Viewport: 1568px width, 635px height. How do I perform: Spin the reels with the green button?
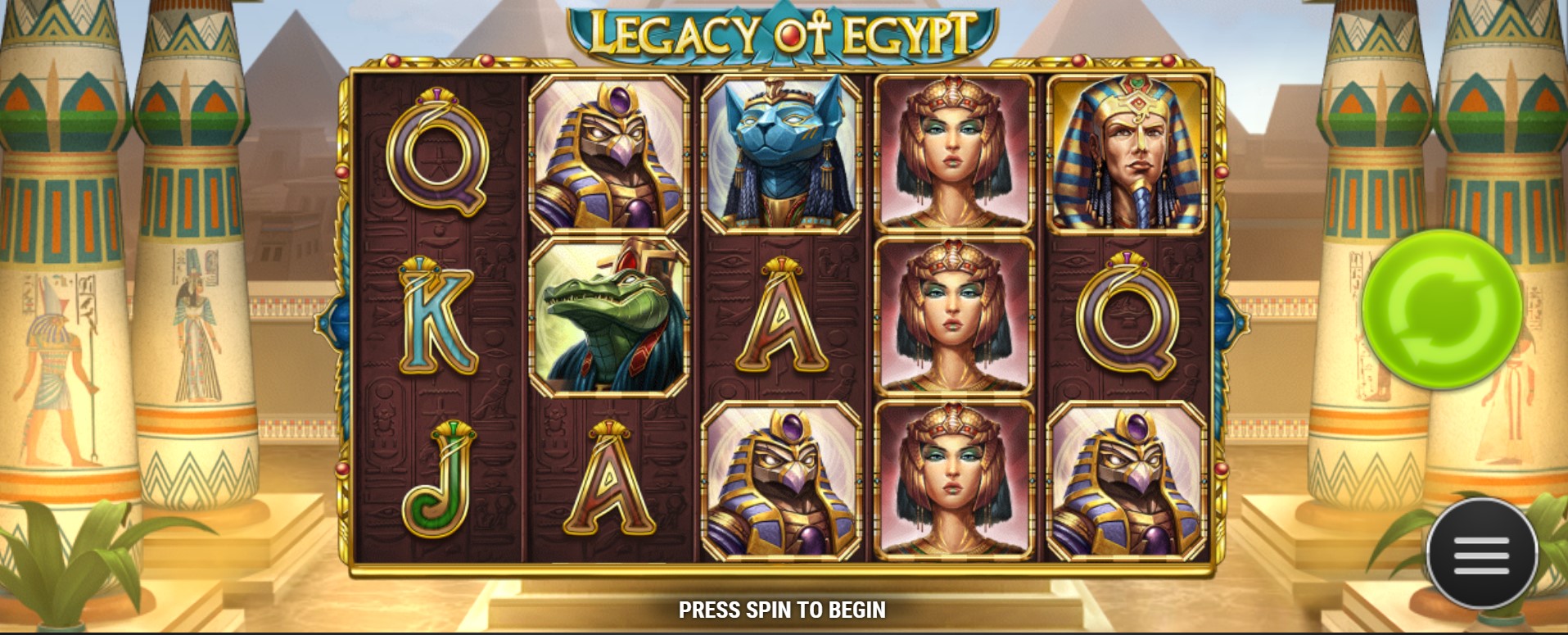coord(1442,309)
